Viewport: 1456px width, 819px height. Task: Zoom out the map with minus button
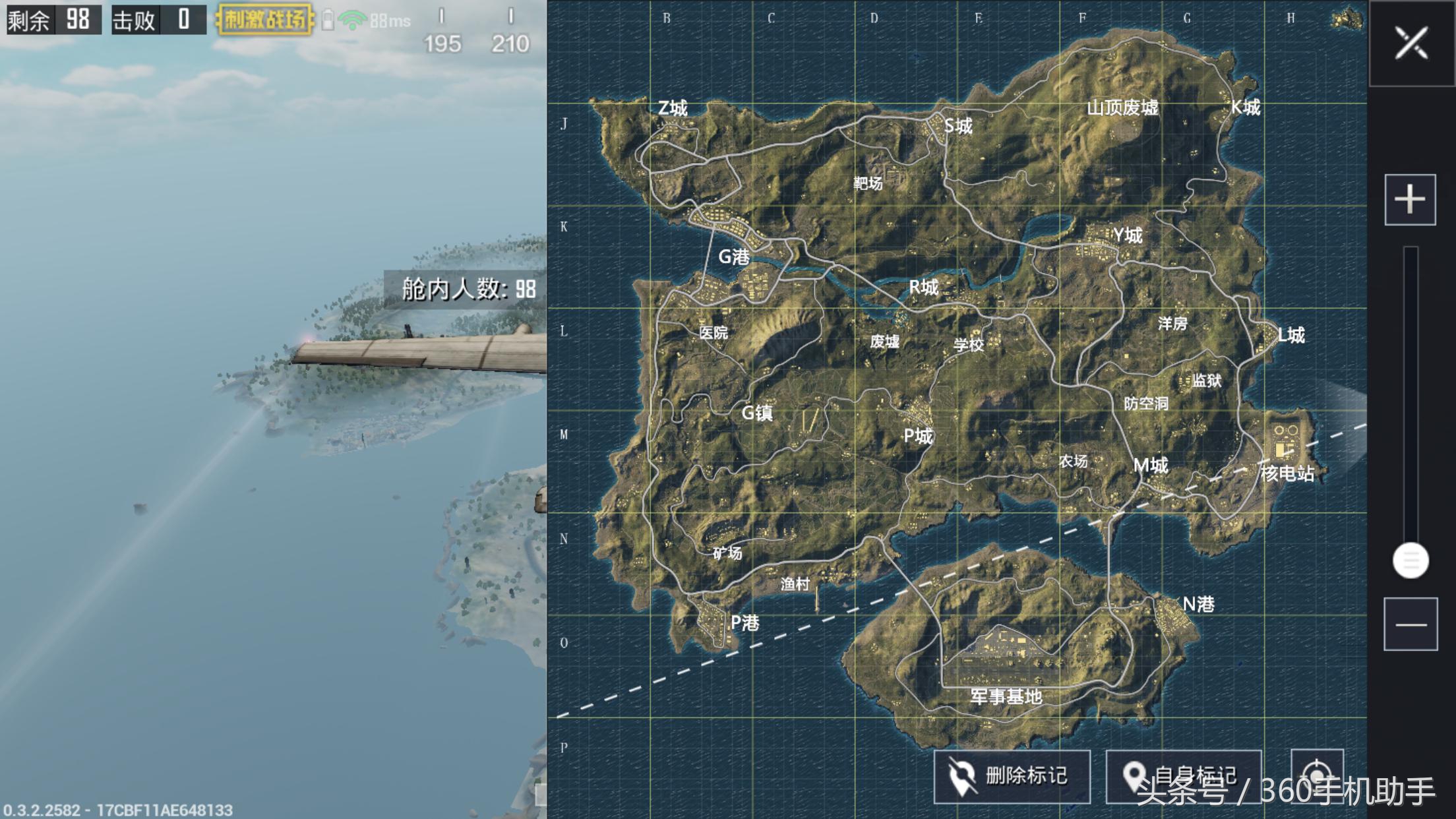pyautogui.click(x=1410, y=624)
